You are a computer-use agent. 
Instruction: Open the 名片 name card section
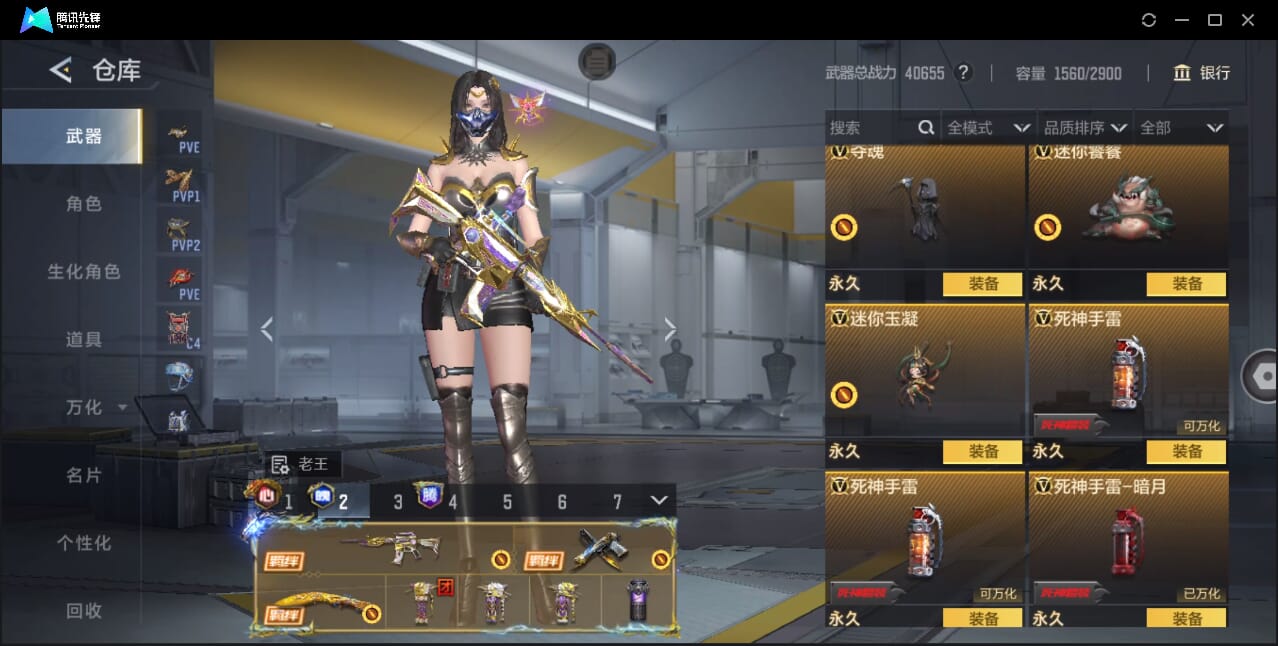click(84, 475)
